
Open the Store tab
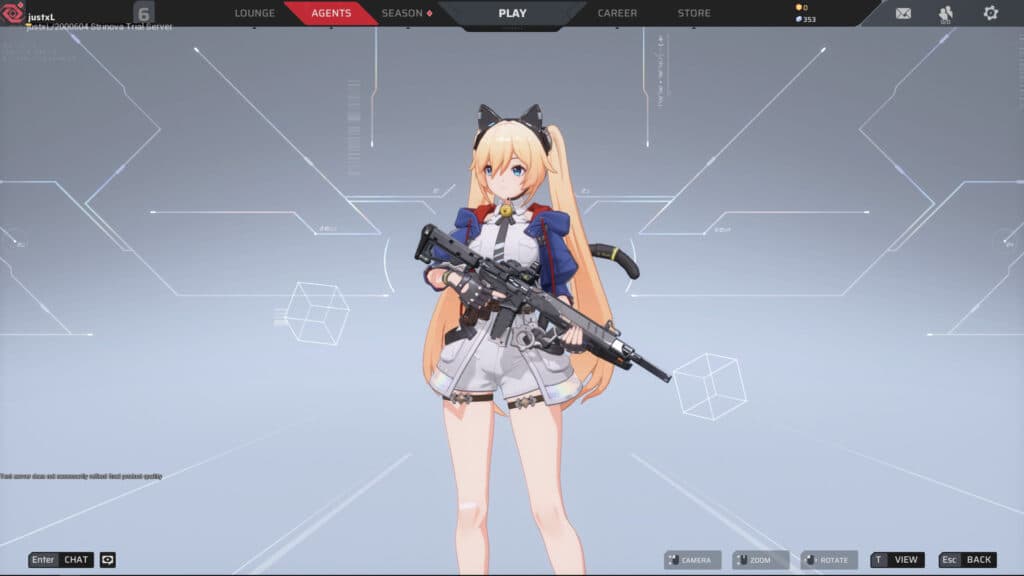pos(694,13)
